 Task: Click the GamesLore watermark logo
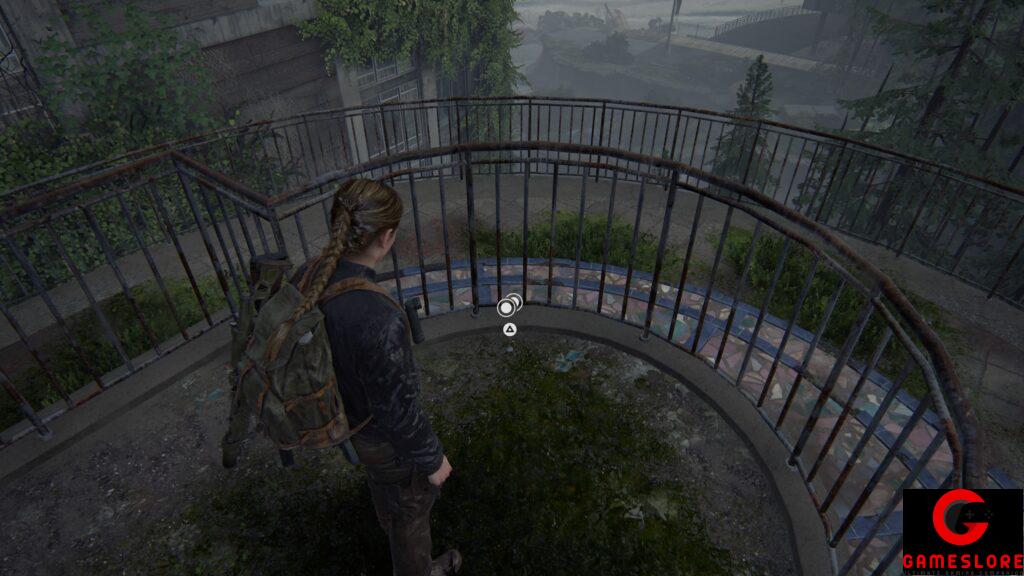tap(962, 531)
